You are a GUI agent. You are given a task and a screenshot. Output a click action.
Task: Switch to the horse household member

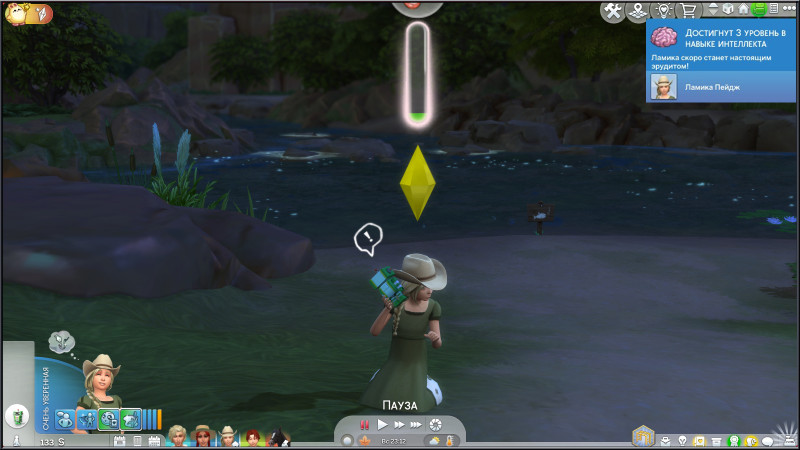(279, 437)
